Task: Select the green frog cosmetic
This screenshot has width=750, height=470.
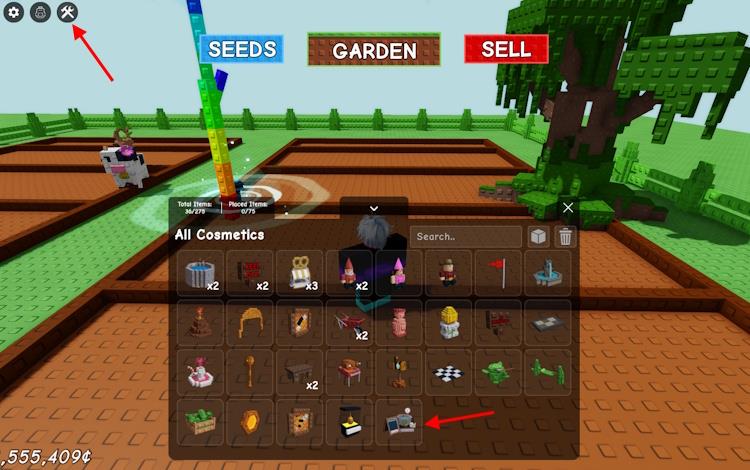Action: pyautogui.click(x=499, y=373)
